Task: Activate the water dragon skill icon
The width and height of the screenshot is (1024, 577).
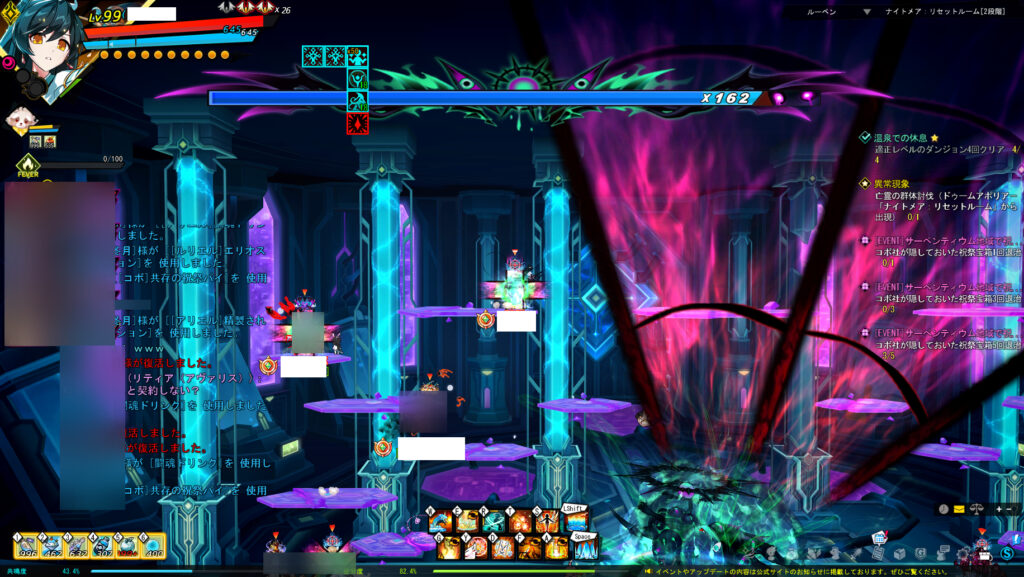Action: (x=442, y=521)
